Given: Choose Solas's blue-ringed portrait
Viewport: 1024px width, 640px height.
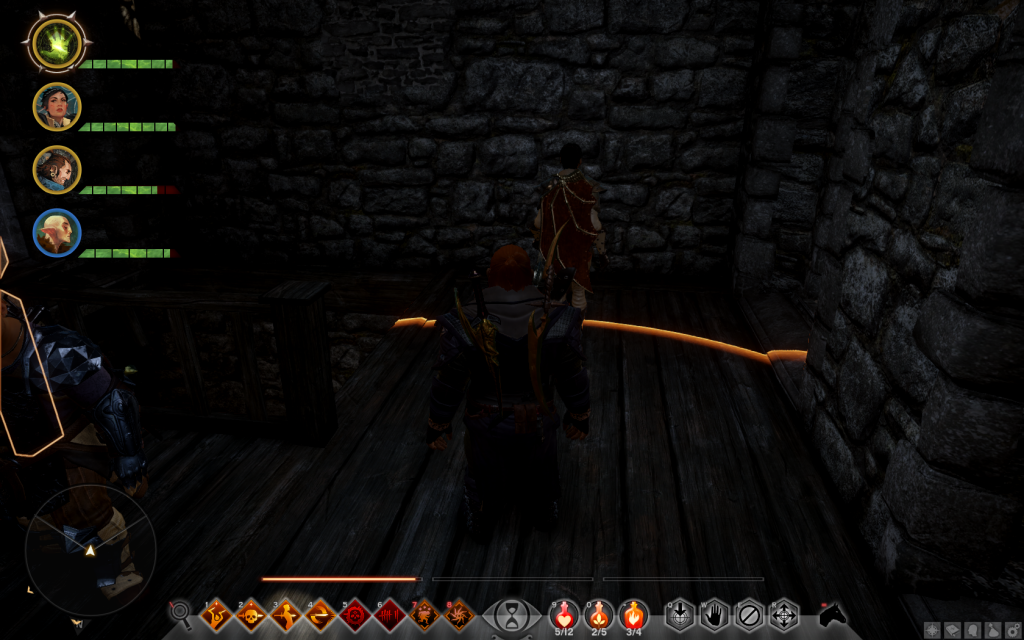Looking at the screenshot, I should click(57, 232).
